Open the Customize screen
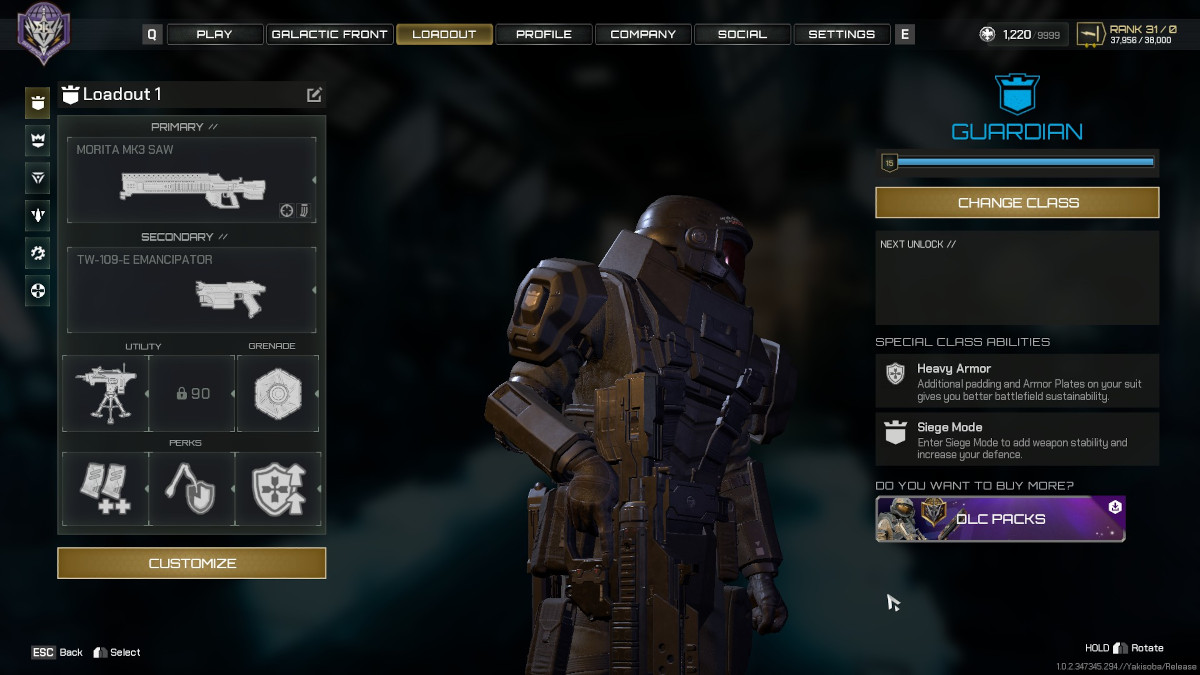 click(x=191, y=563)
